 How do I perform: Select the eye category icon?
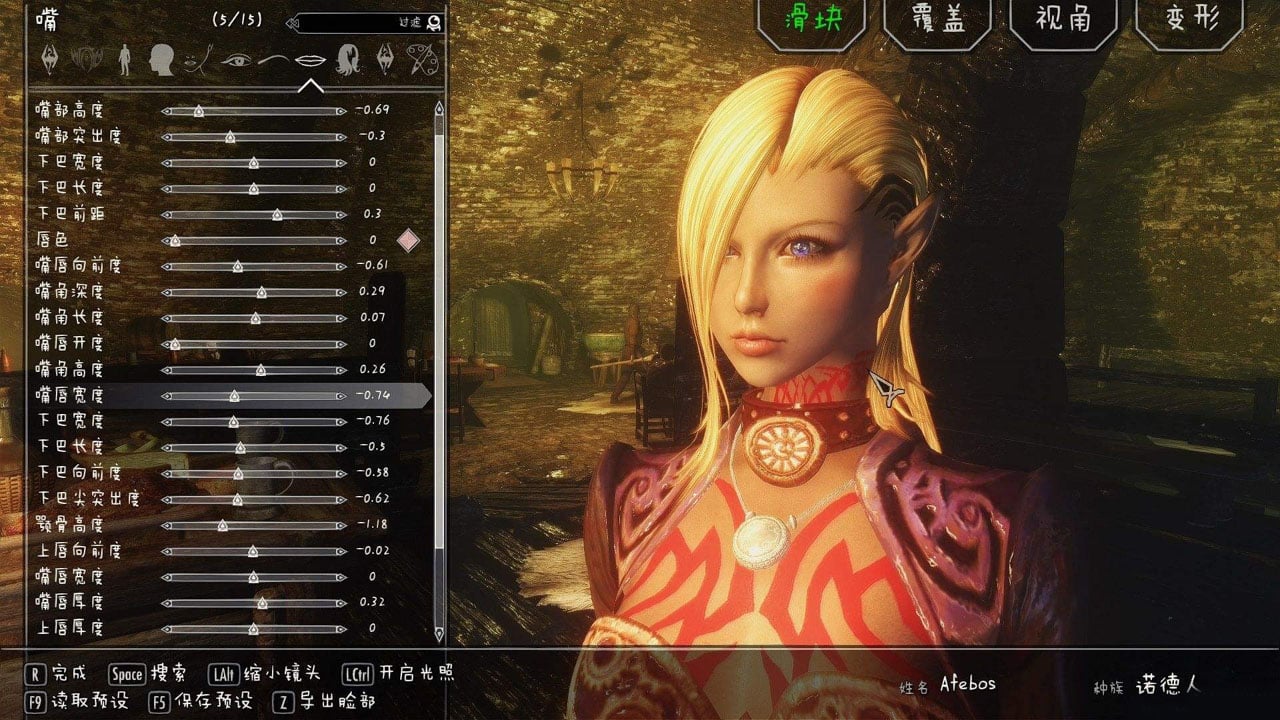(x=237, y=60)
